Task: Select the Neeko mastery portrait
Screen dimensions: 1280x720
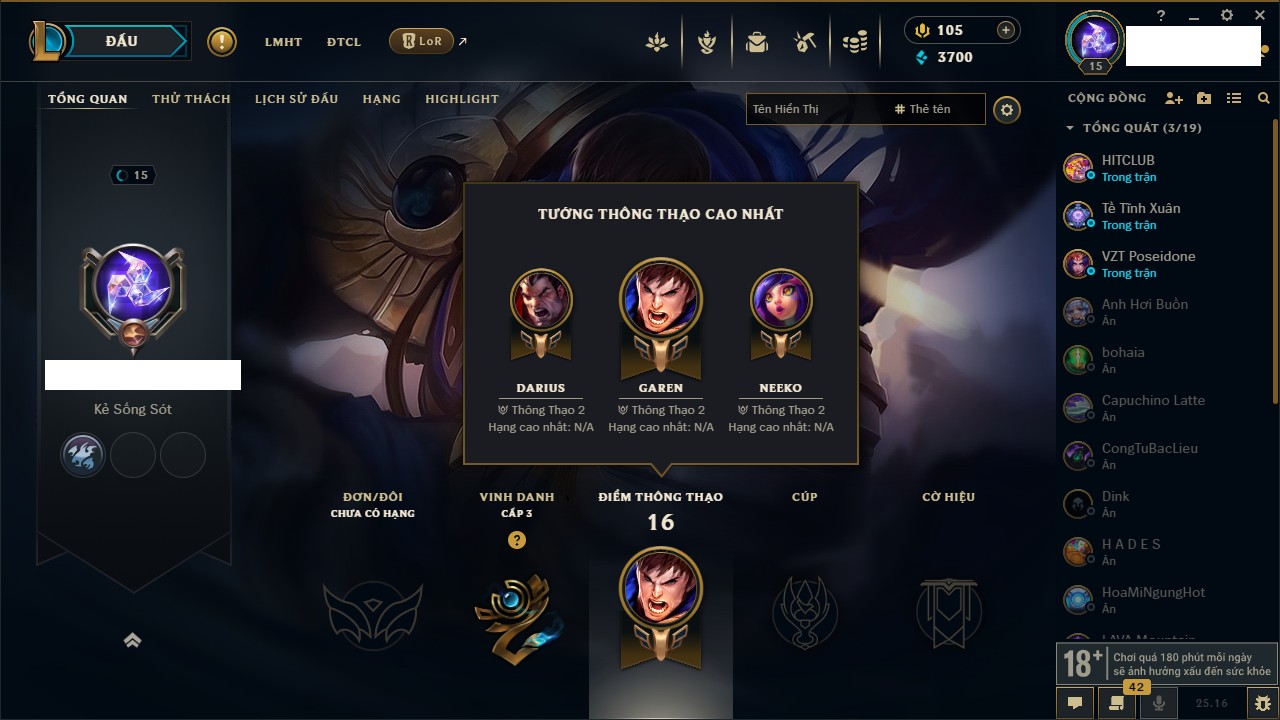Action: coord(781,299)
